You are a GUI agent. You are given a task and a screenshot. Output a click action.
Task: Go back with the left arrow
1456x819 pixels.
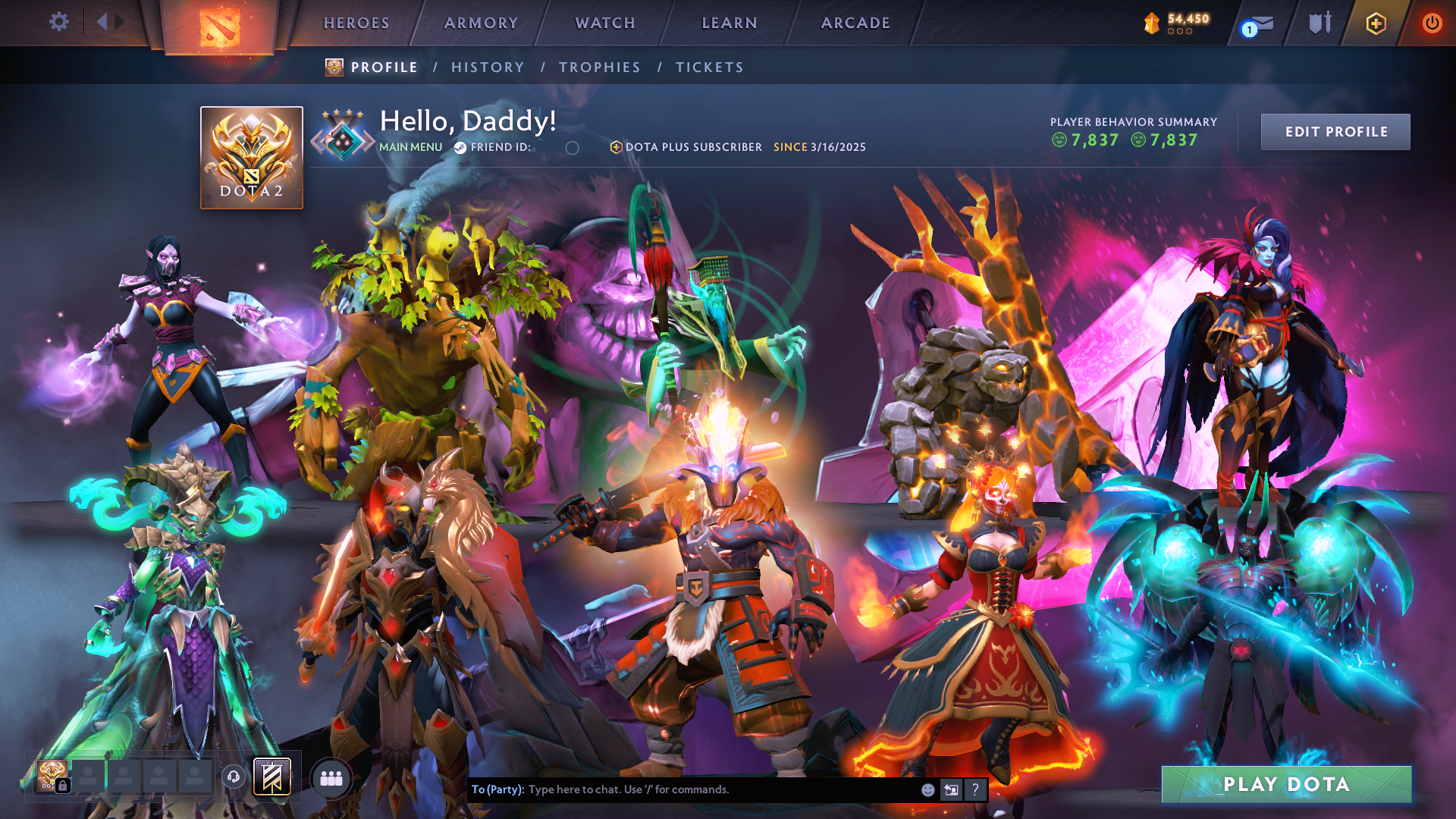coord(102,22)
